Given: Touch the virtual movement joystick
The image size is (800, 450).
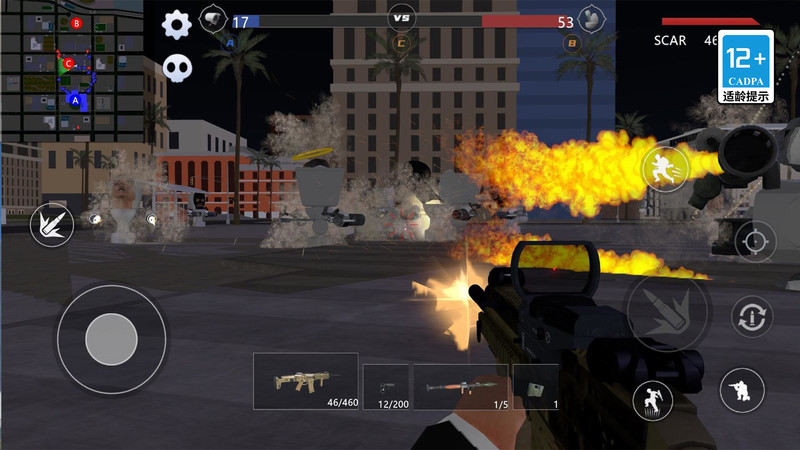Looking at the screenshot, I should point(111,340).
